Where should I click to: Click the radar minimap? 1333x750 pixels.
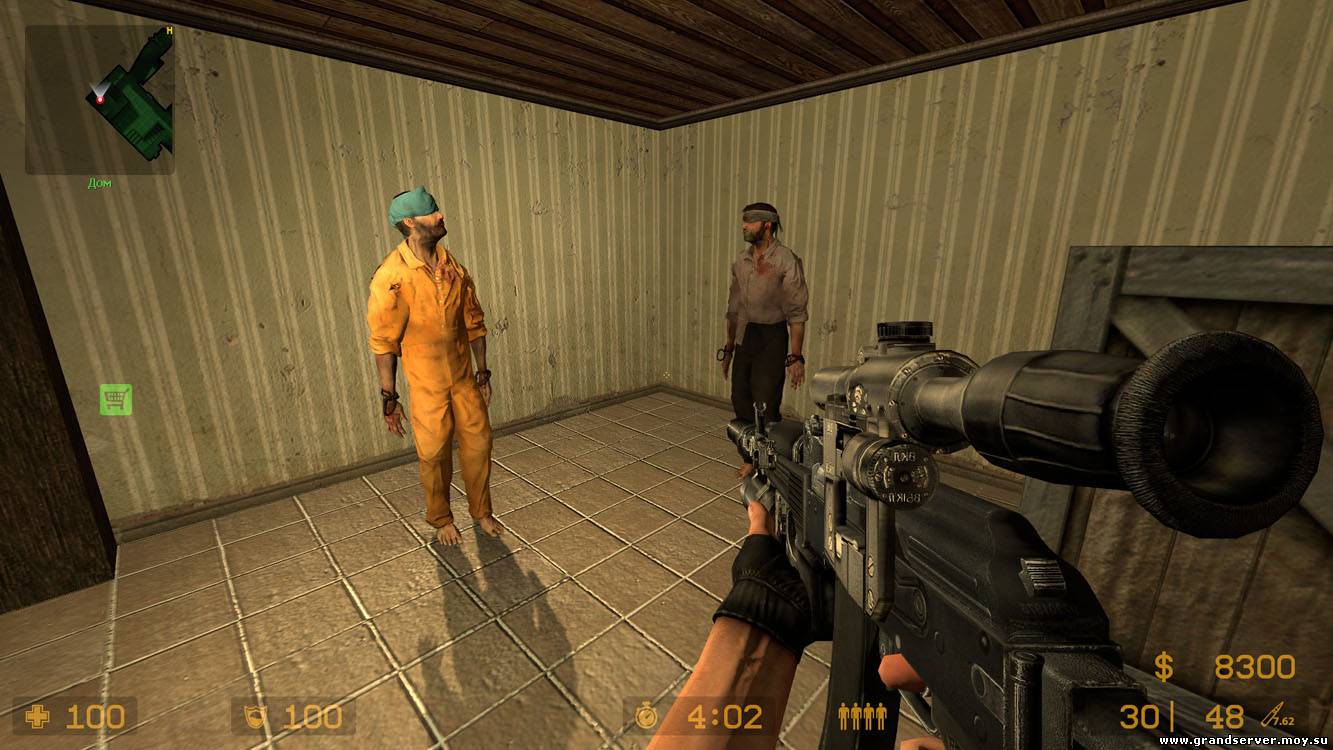(100, 99)
